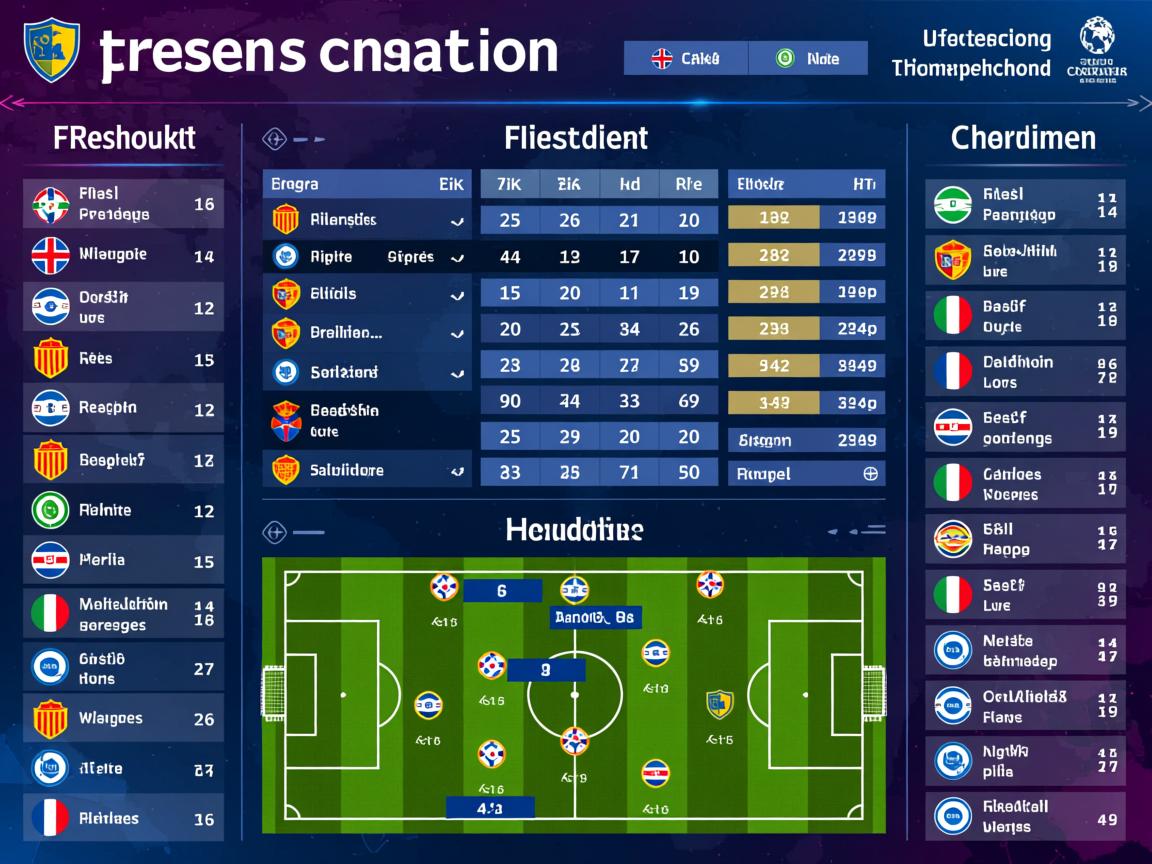1152x864 pixels.
Task: Open the Wlangoes entry showing 26
Action: click(123, 718)
